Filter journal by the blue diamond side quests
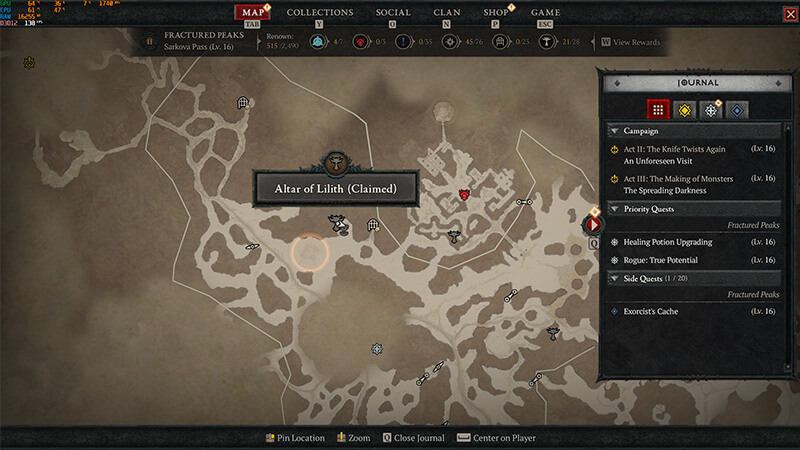Image resolution: width=800 pixels, height=450 pixels. (x=737, y=110)
